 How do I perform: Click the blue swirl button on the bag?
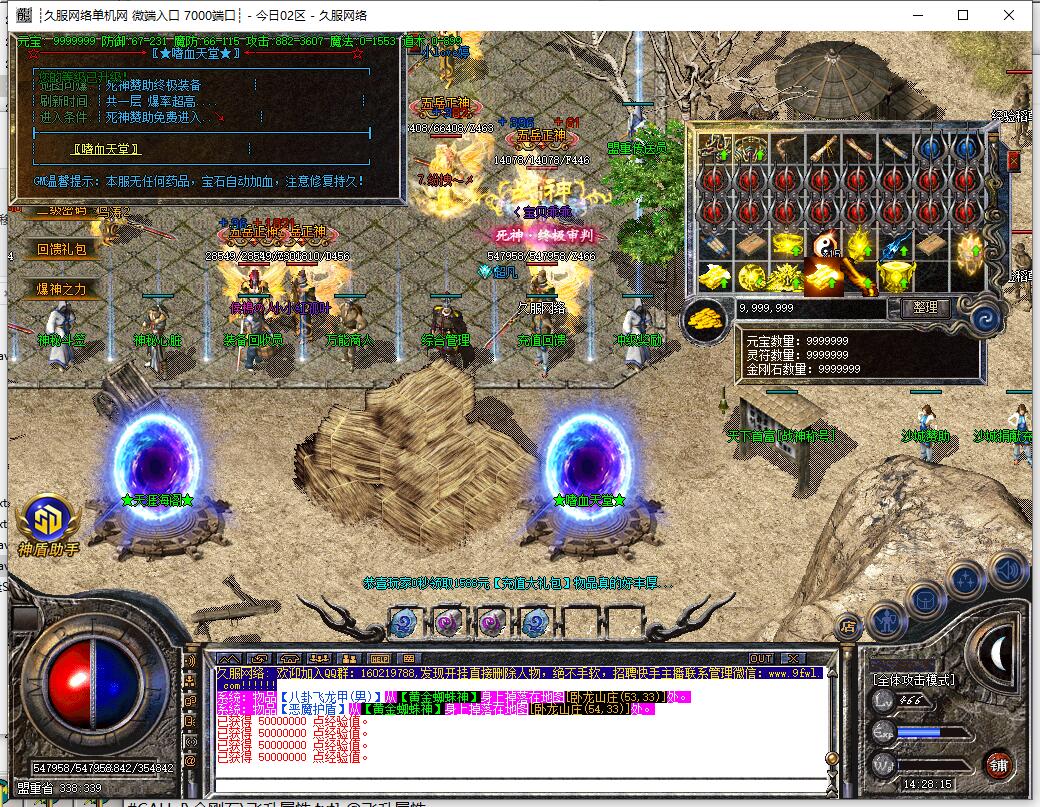point(986,319)
